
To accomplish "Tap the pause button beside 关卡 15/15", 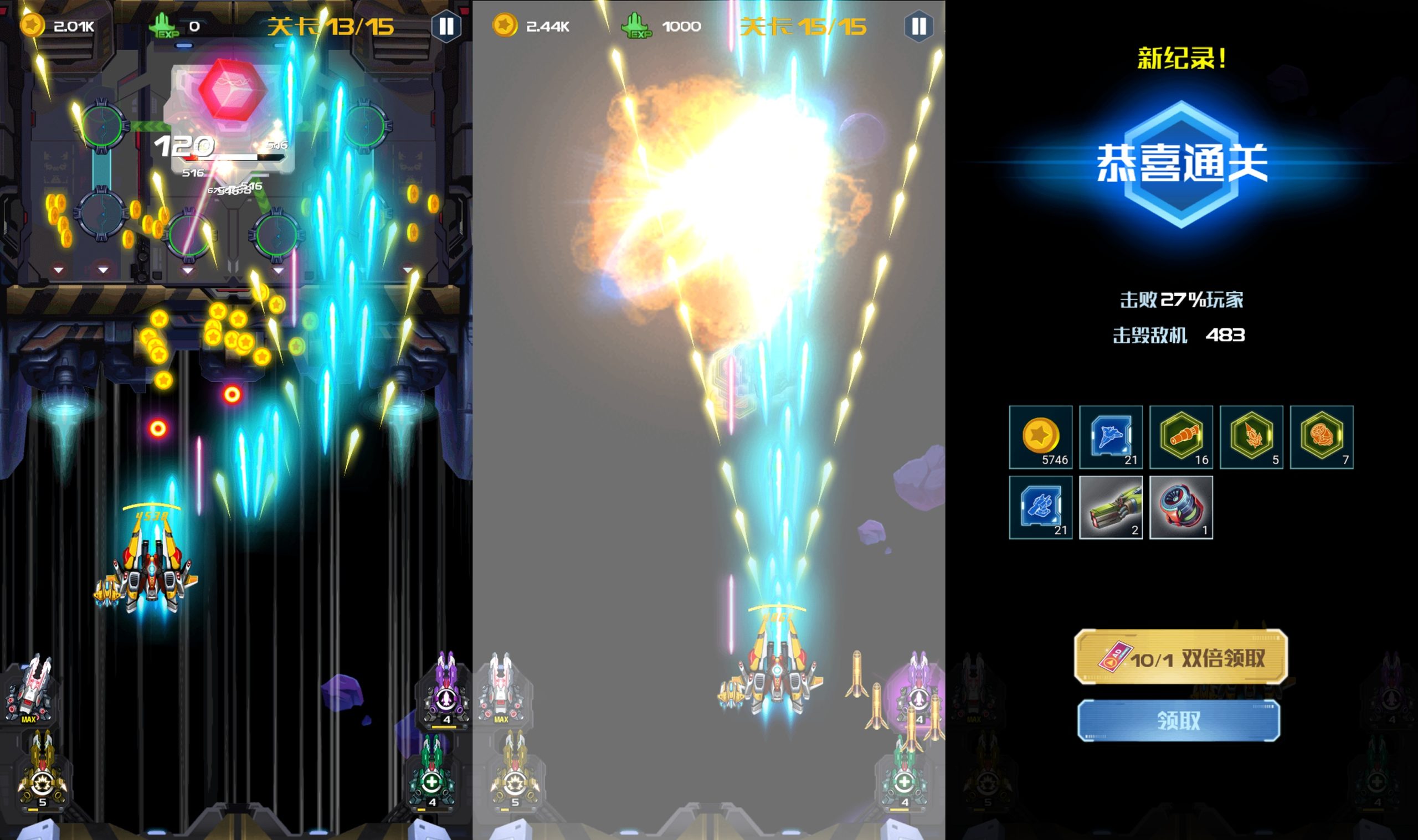I will (918, 26).
